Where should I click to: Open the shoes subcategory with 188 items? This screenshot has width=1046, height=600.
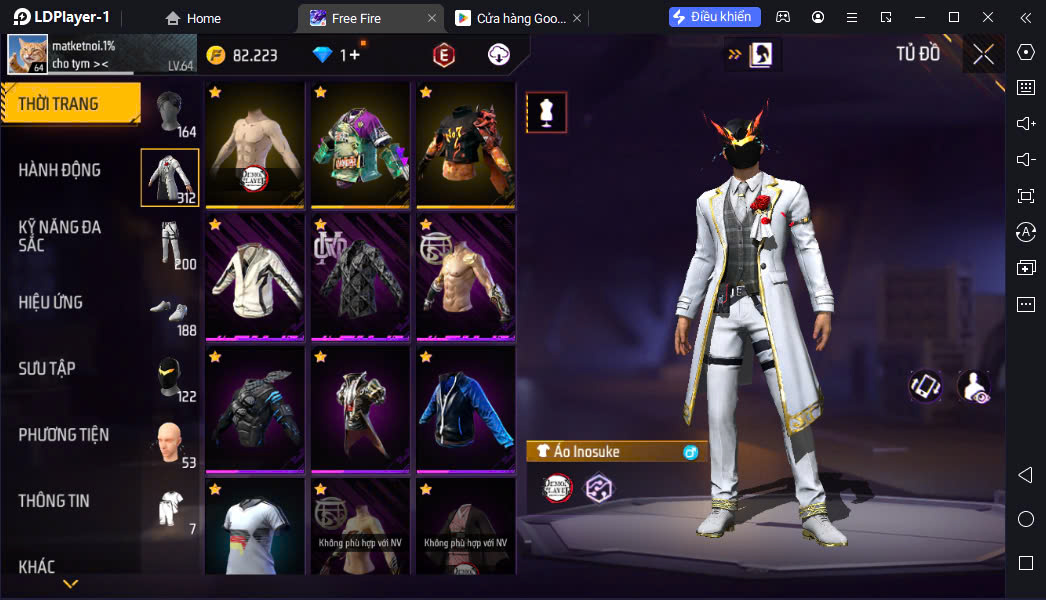click(170, 310)
